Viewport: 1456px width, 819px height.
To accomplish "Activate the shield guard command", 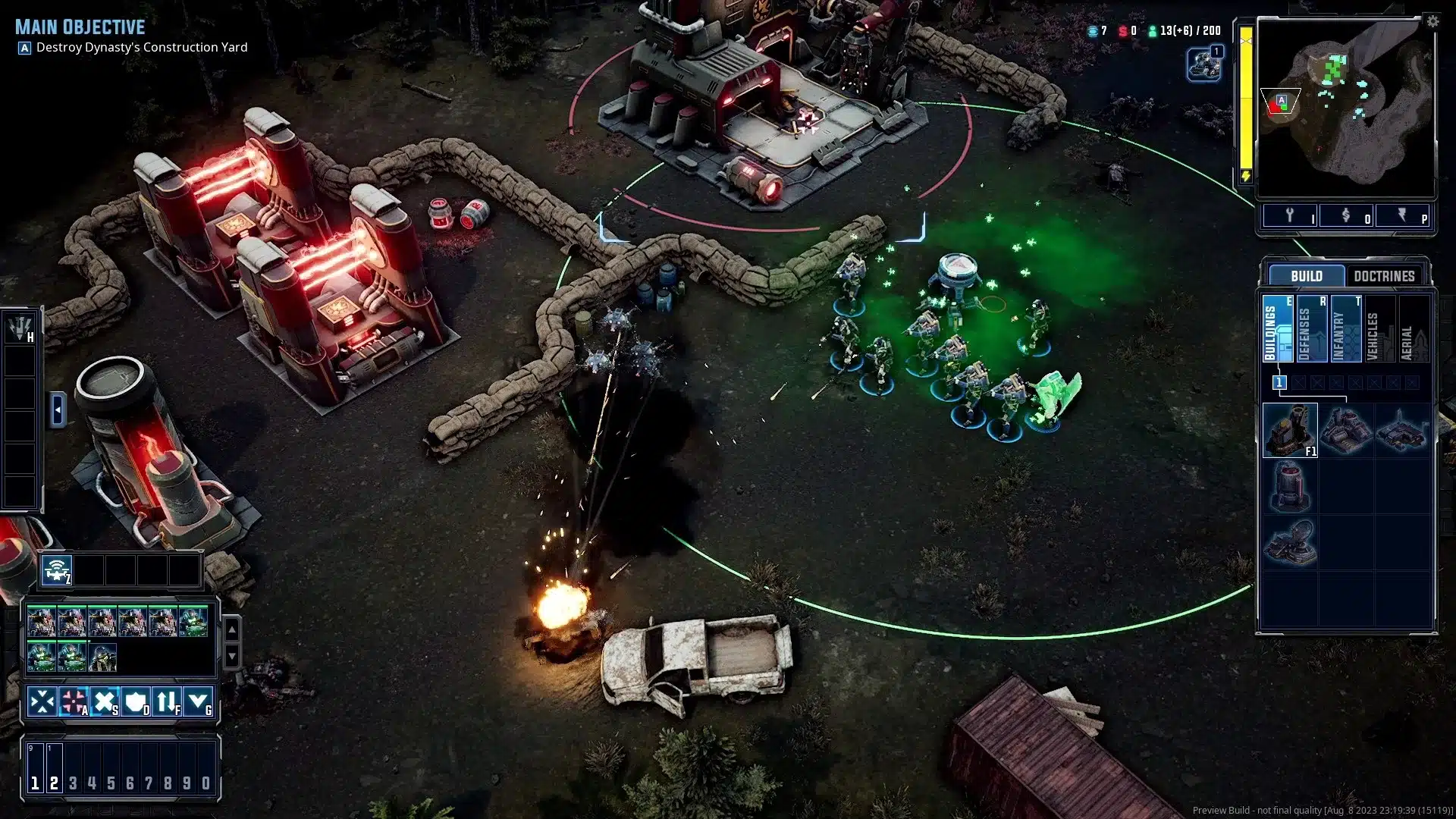I will (136, 701).
